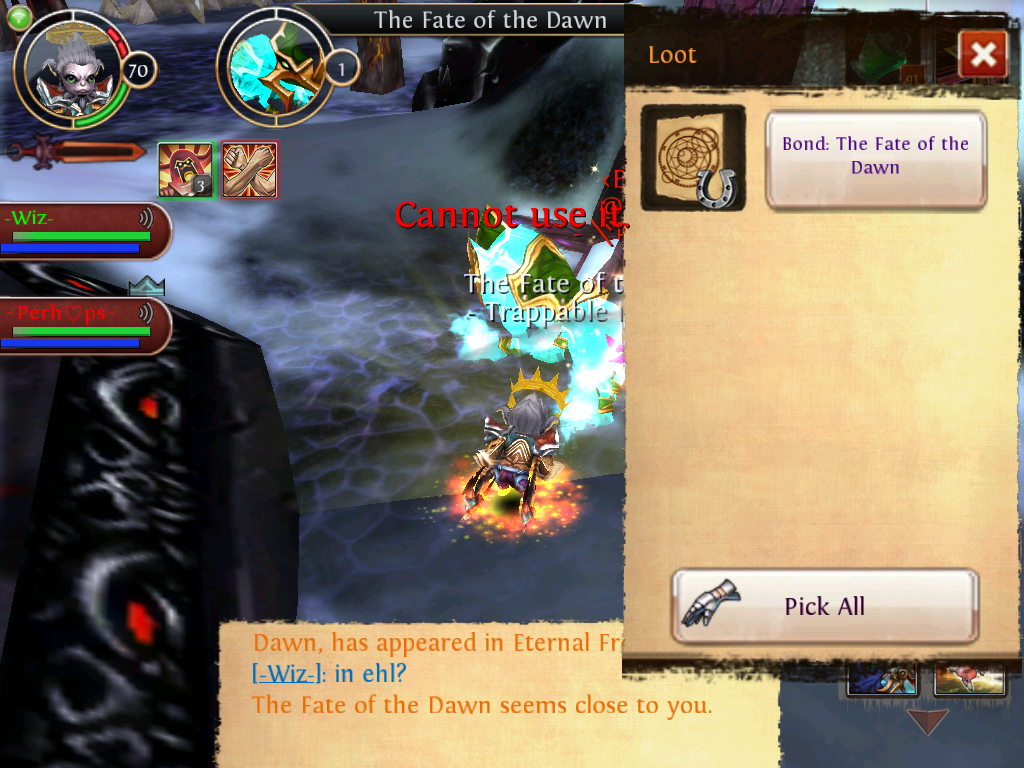The image size is (1024, 768).
Task: Inspect the red hooded buff icon
Action: tap(185, 170)
